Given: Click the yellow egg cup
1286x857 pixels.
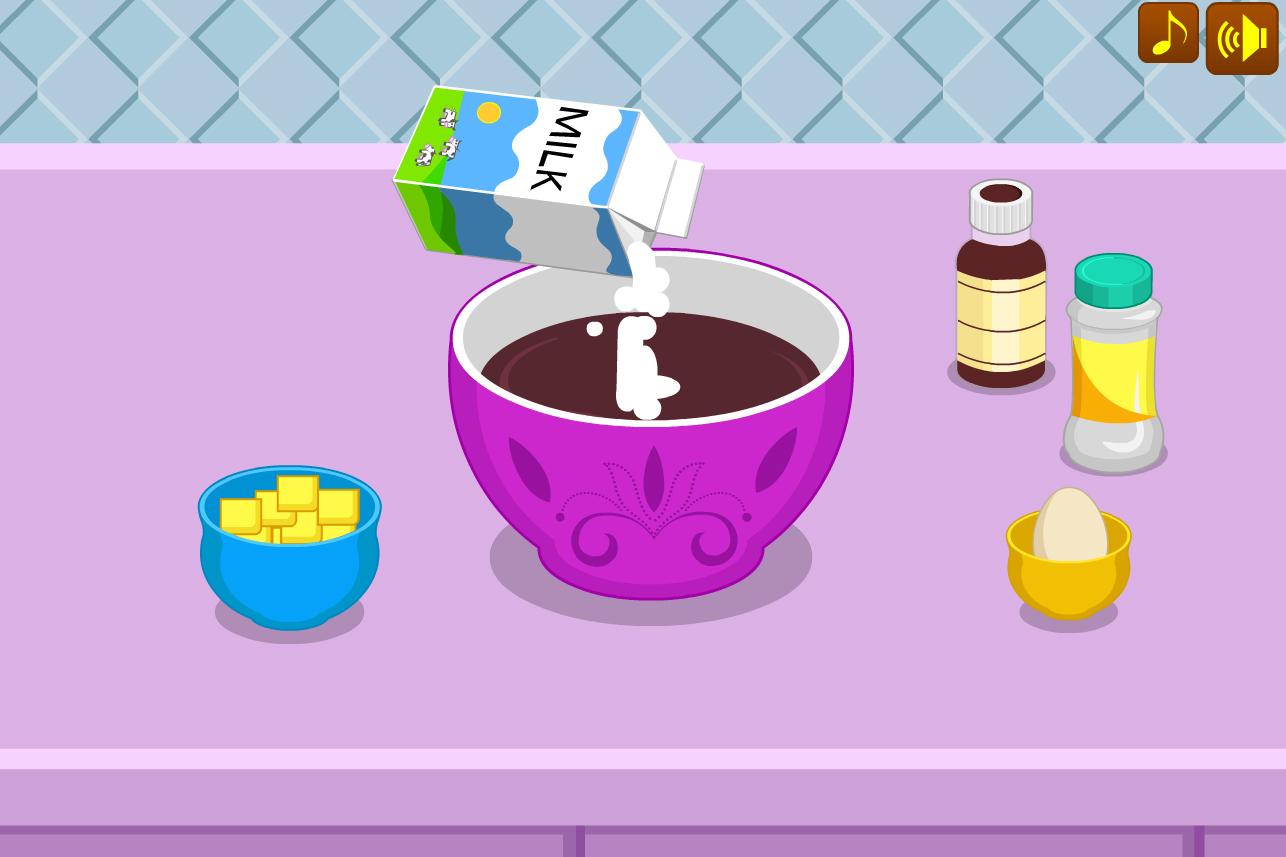Looking at the screenshot, I should pos(1068,580).
